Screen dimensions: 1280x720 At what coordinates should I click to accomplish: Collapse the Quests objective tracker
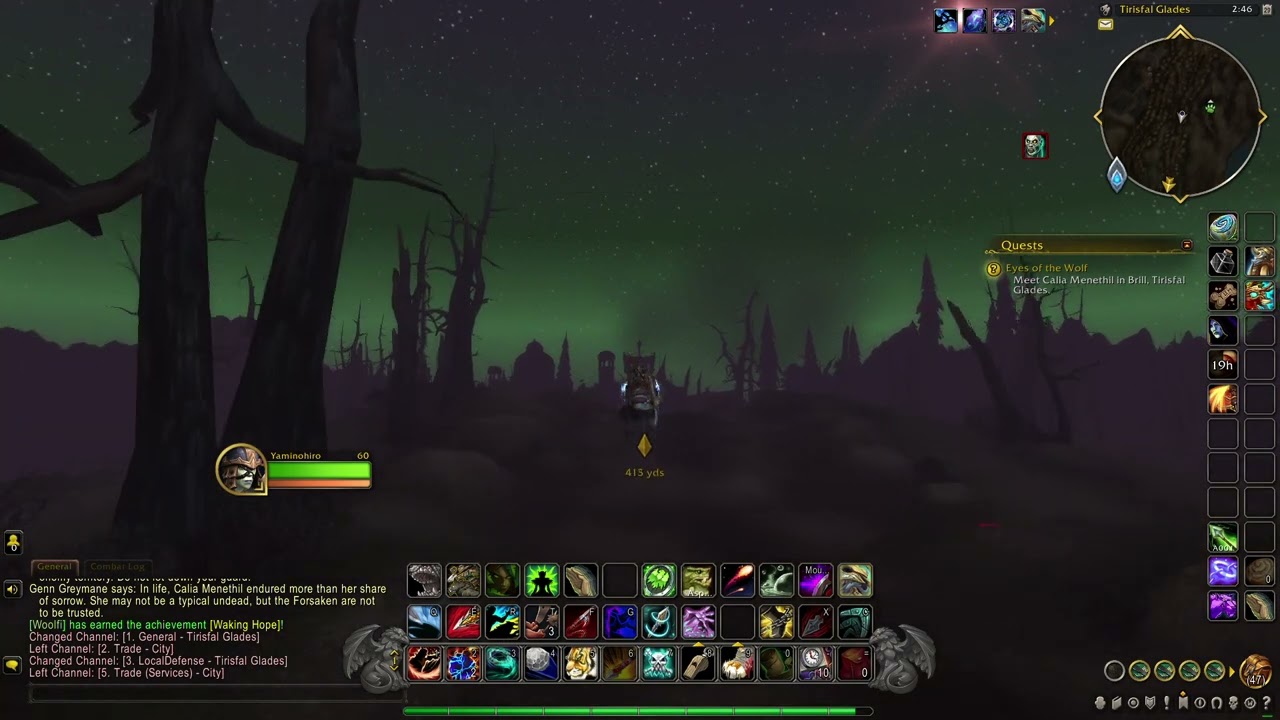pos(1187,245)
